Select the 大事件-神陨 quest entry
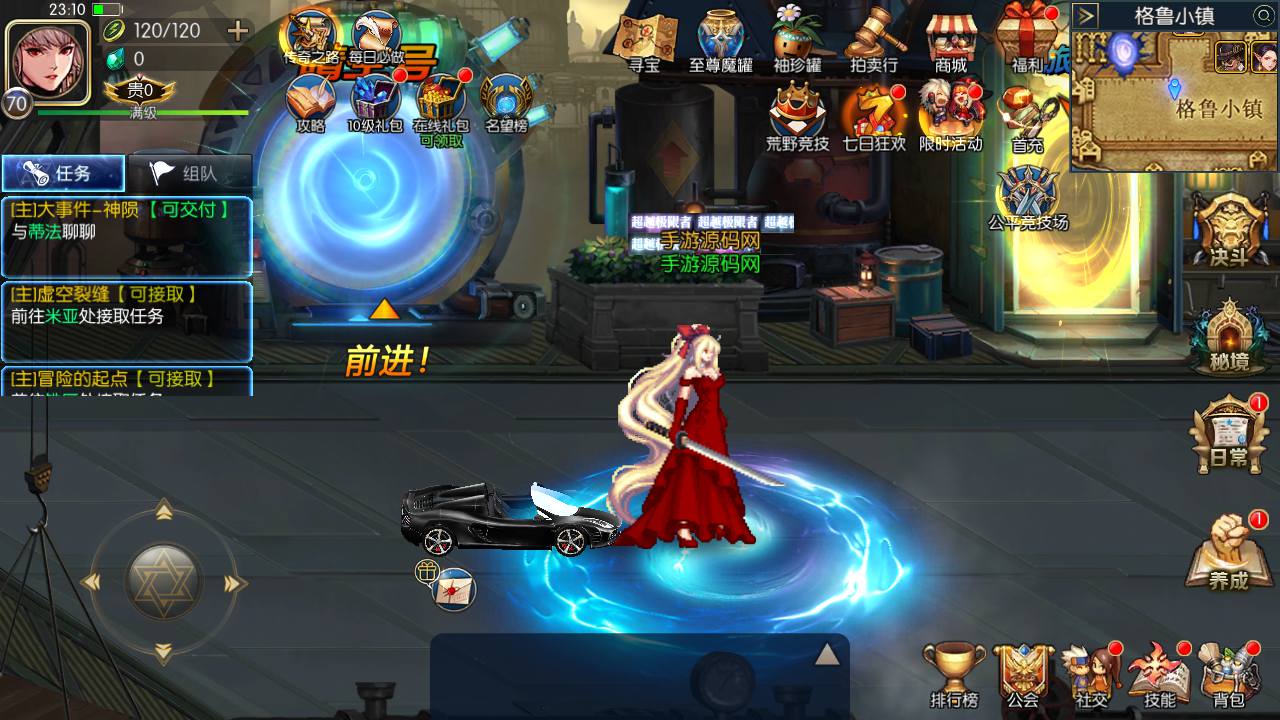 126,221
